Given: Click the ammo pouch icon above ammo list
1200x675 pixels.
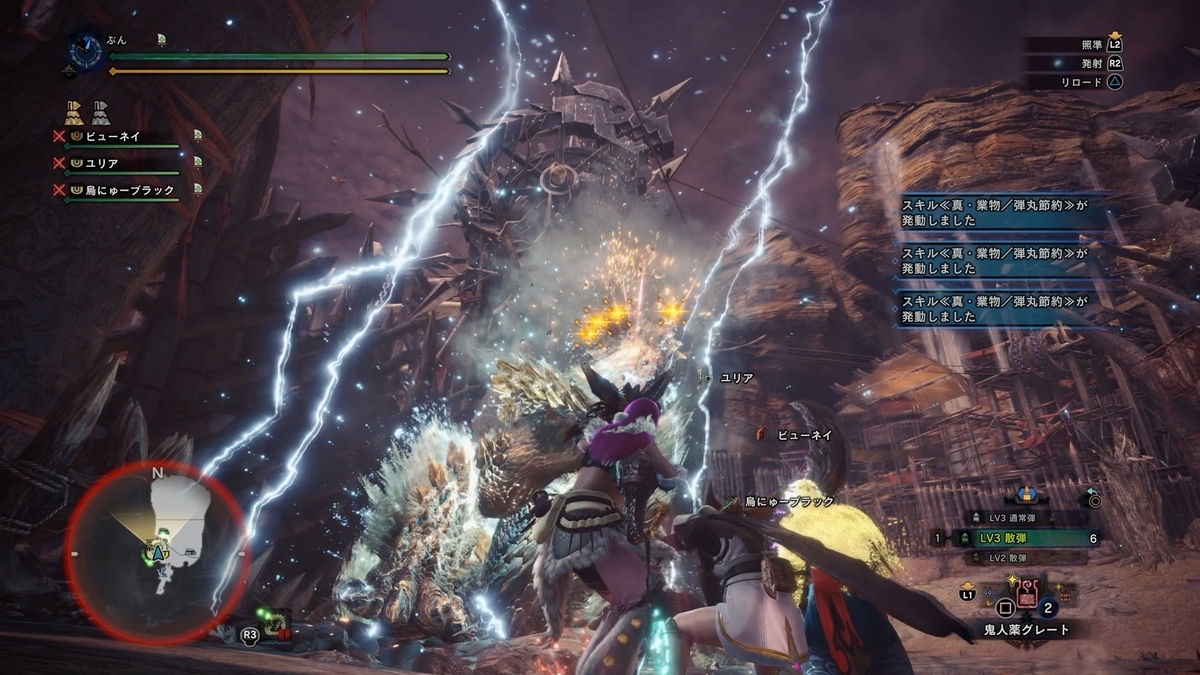Looking at the screenshot, I should [1025, 494].
